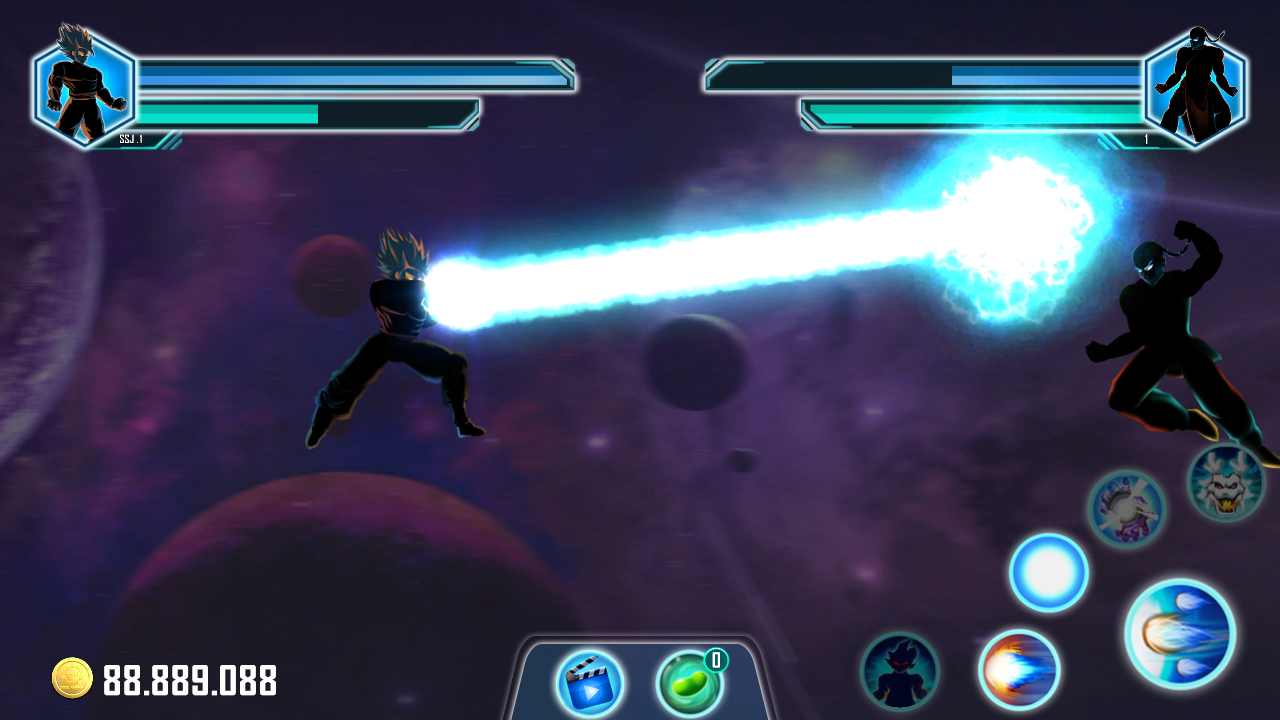Fire the orange-and-blue fireball skill
Screen dimensions: 1280x720
click(1018, 669)
